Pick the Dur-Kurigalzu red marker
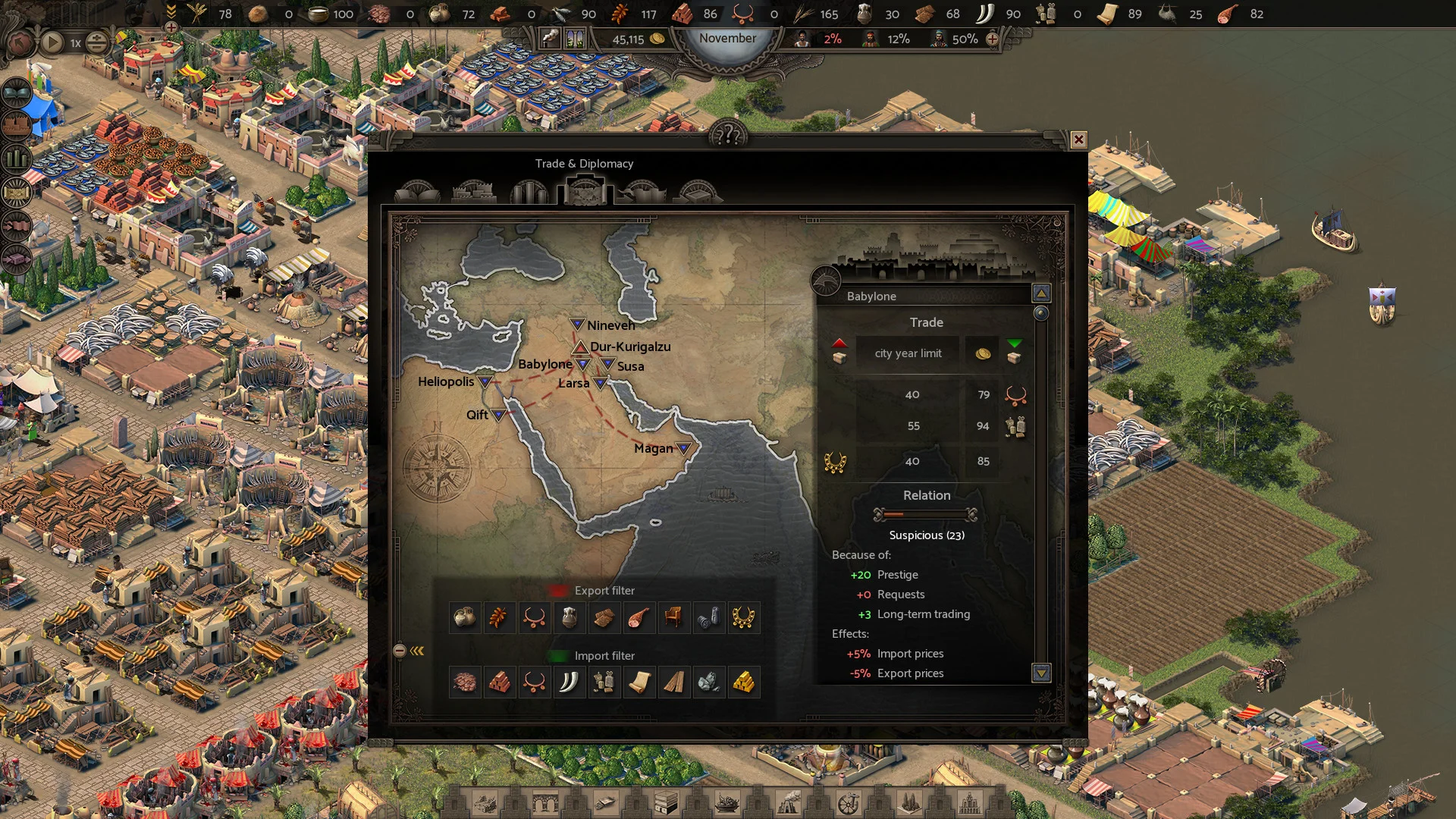The width and height of the screenshot is (1456, 819). click(580, 347)
